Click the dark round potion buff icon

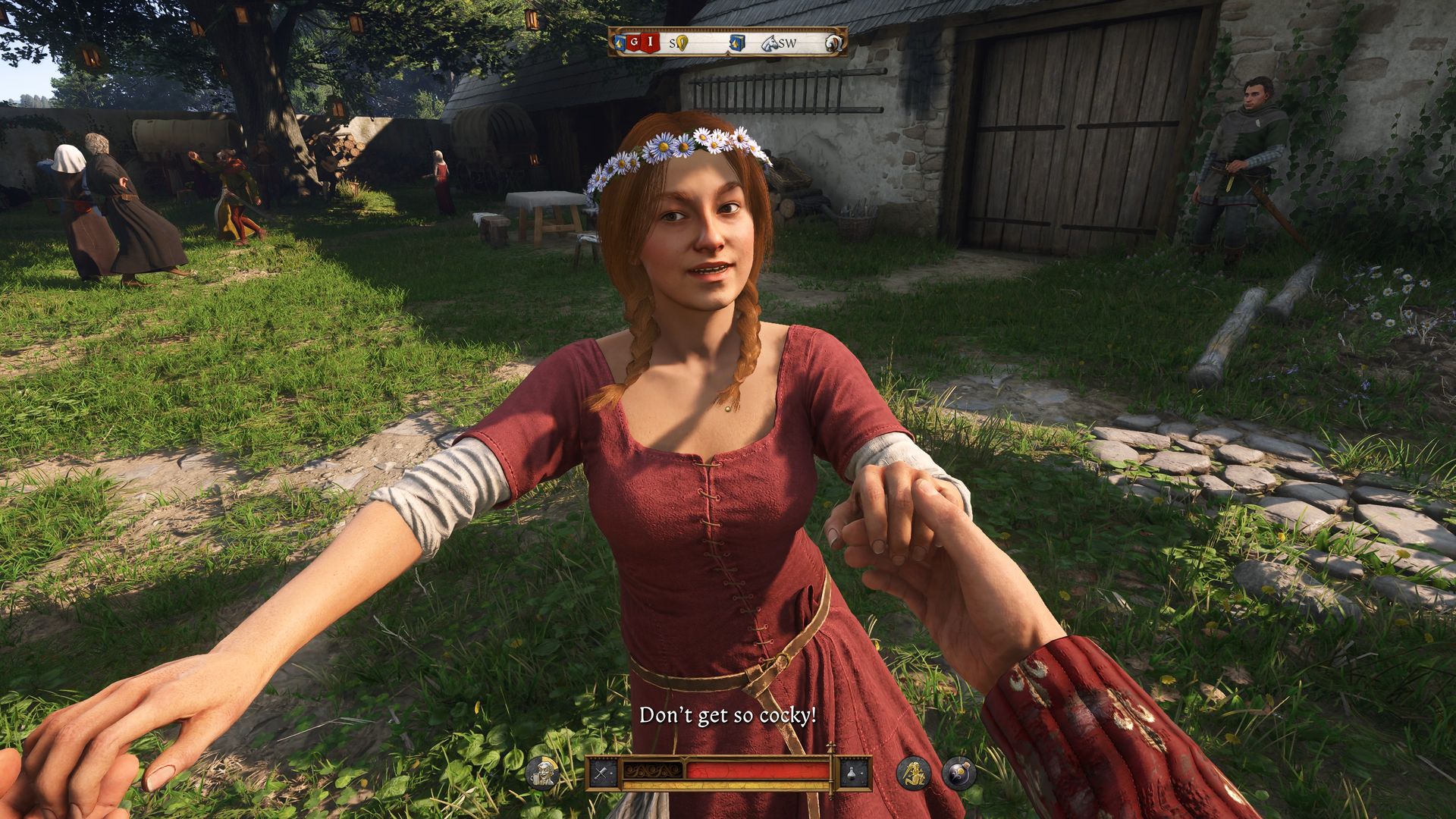959,773
